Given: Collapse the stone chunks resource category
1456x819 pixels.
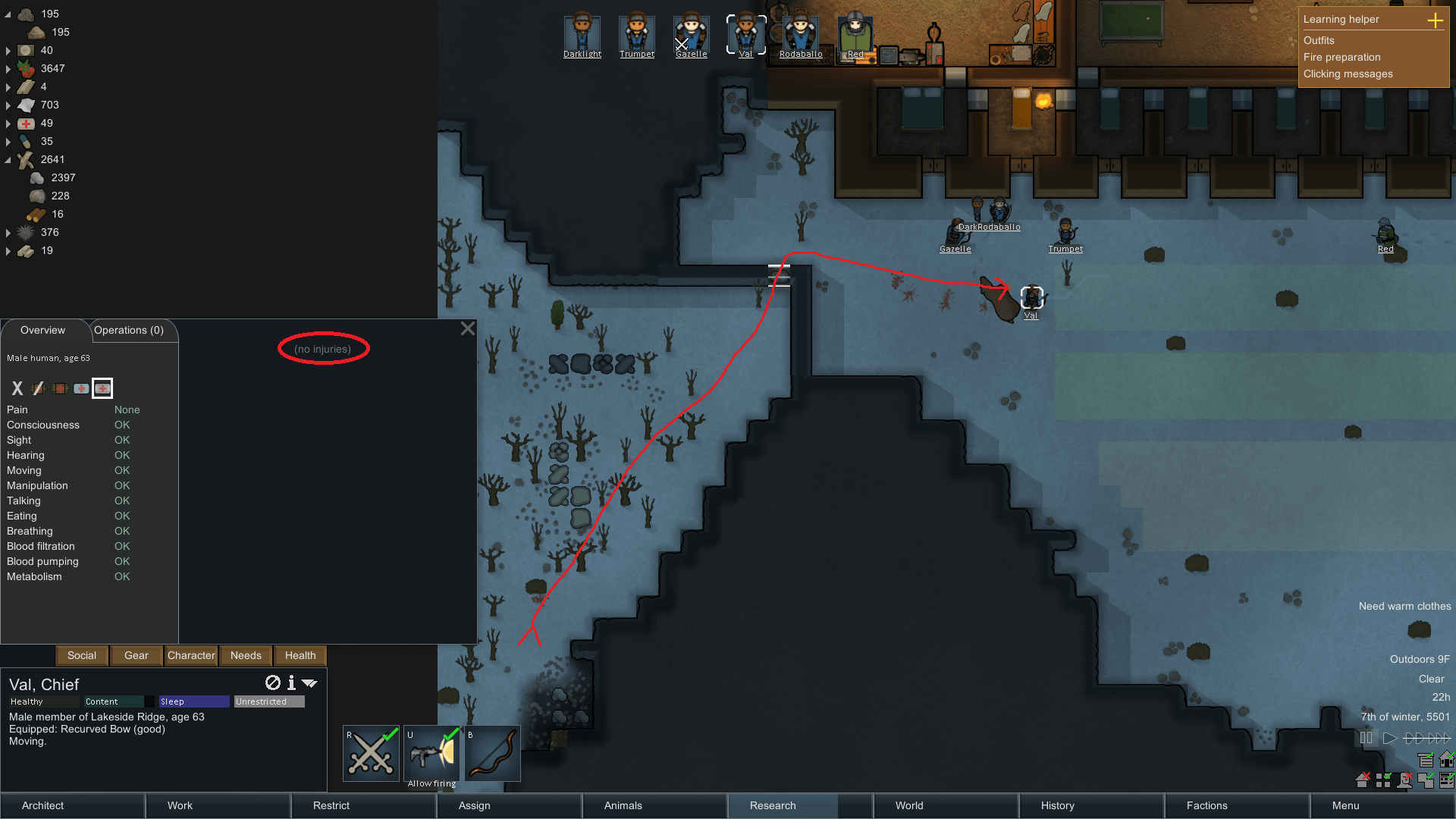Looking at the screenshot, I should pos(7,13).
